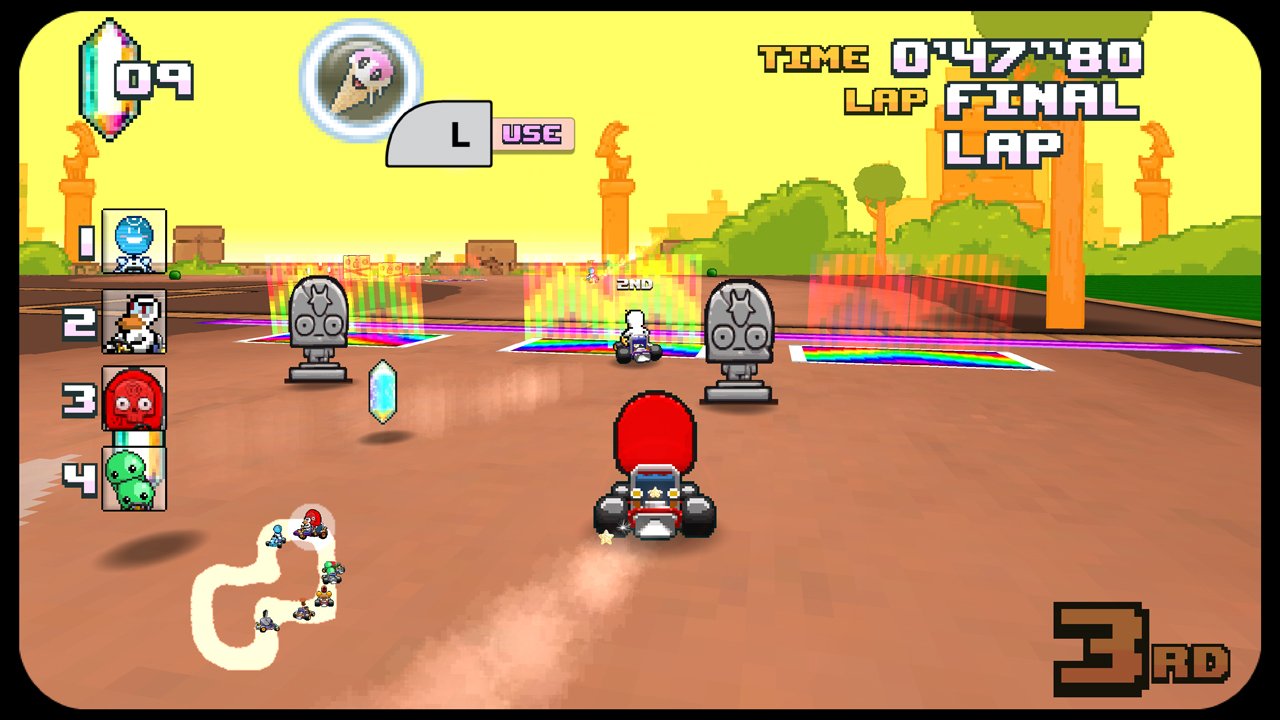Click the USE label next to L

click(x=530, y=133)
